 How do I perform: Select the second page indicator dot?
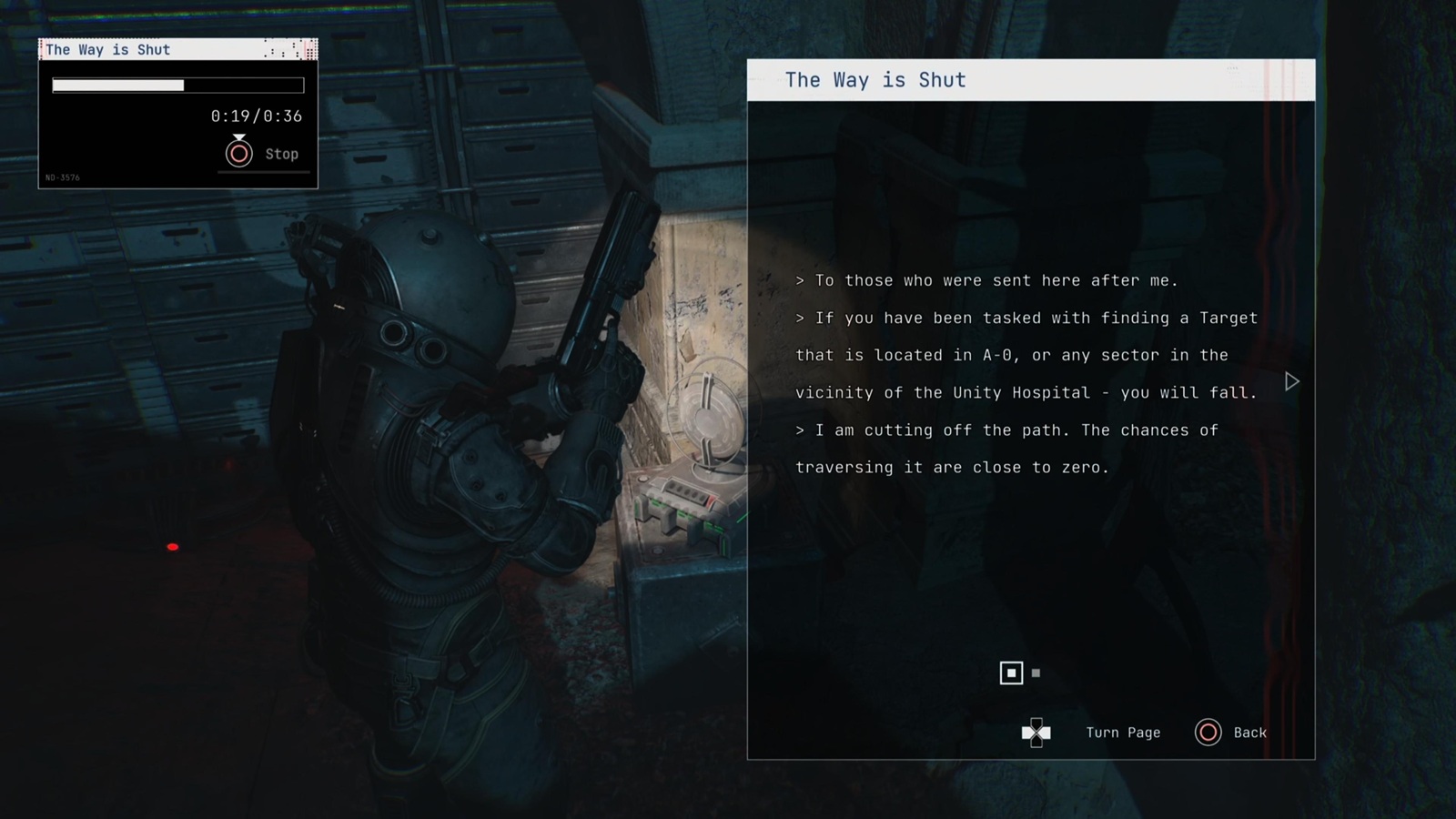[1036, 673]
